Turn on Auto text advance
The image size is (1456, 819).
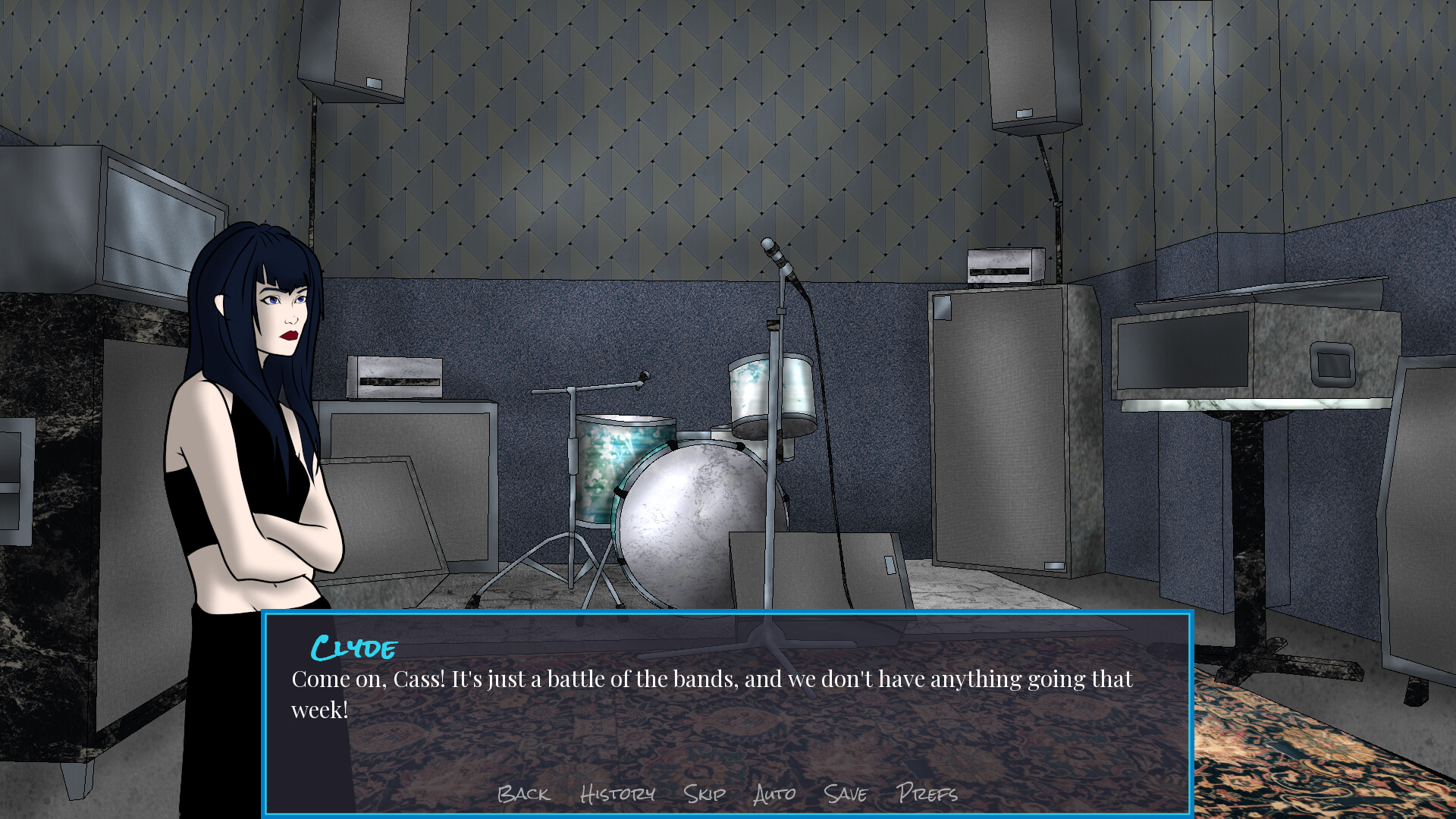pos(773,795)
